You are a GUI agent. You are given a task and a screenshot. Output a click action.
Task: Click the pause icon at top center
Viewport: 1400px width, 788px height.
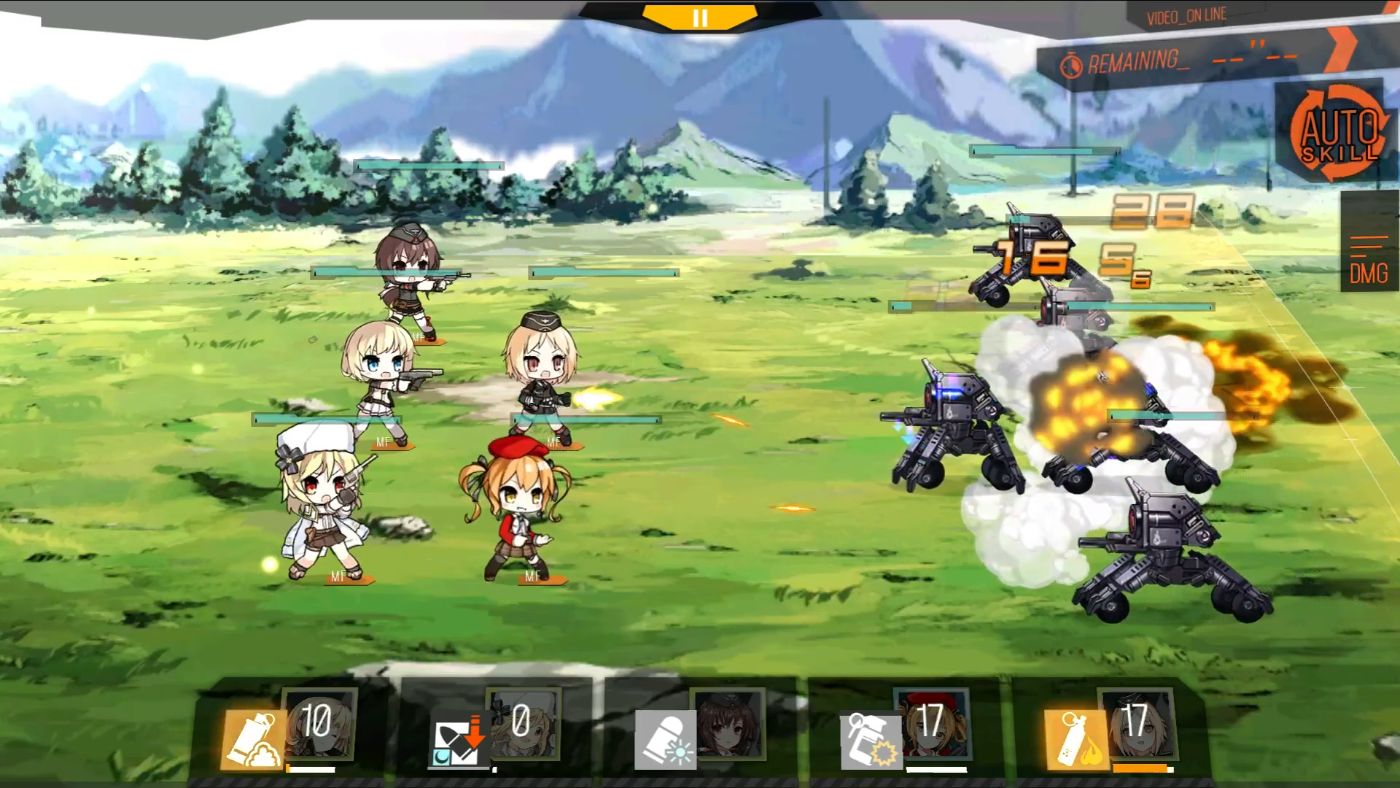point(700,16)
